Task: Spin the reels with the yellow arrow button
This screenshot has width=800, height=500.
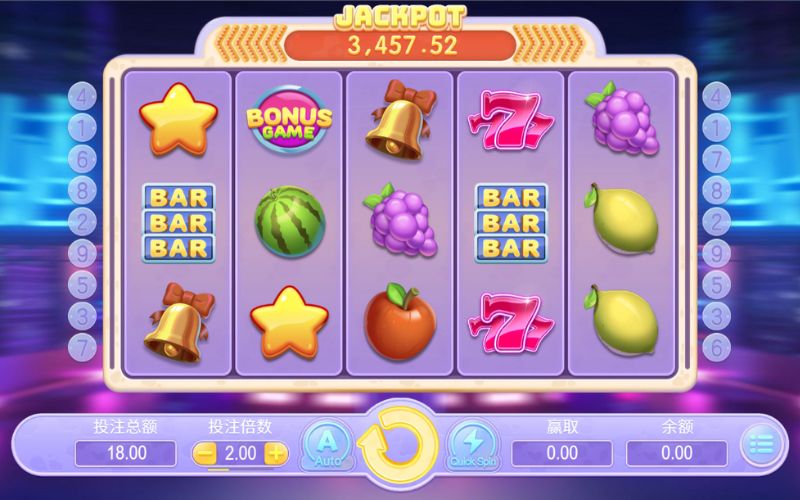Action: (x=397, y=446)
